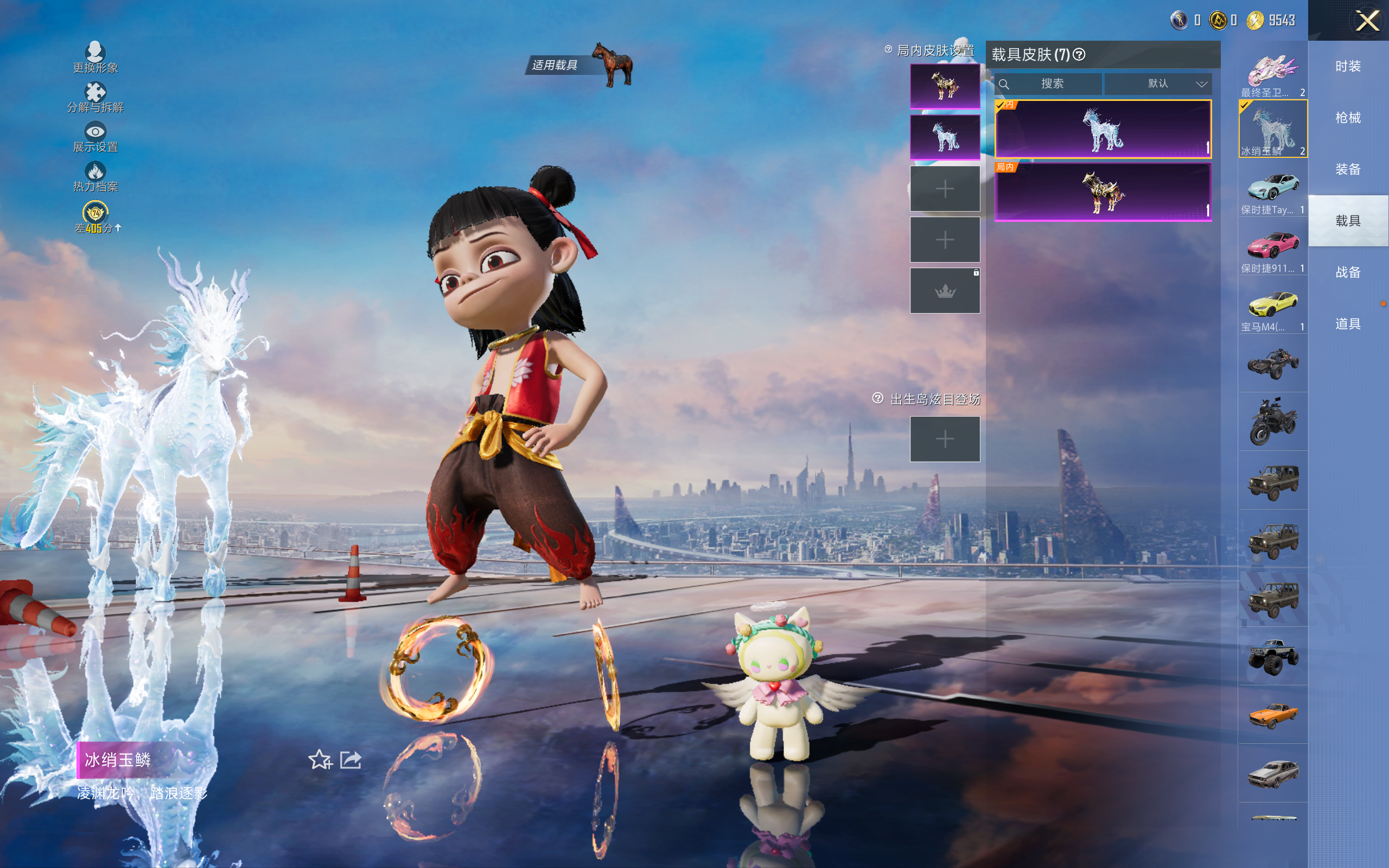Switch to the 战备 tab
1389x868 pixels.
pos(1348,272)
